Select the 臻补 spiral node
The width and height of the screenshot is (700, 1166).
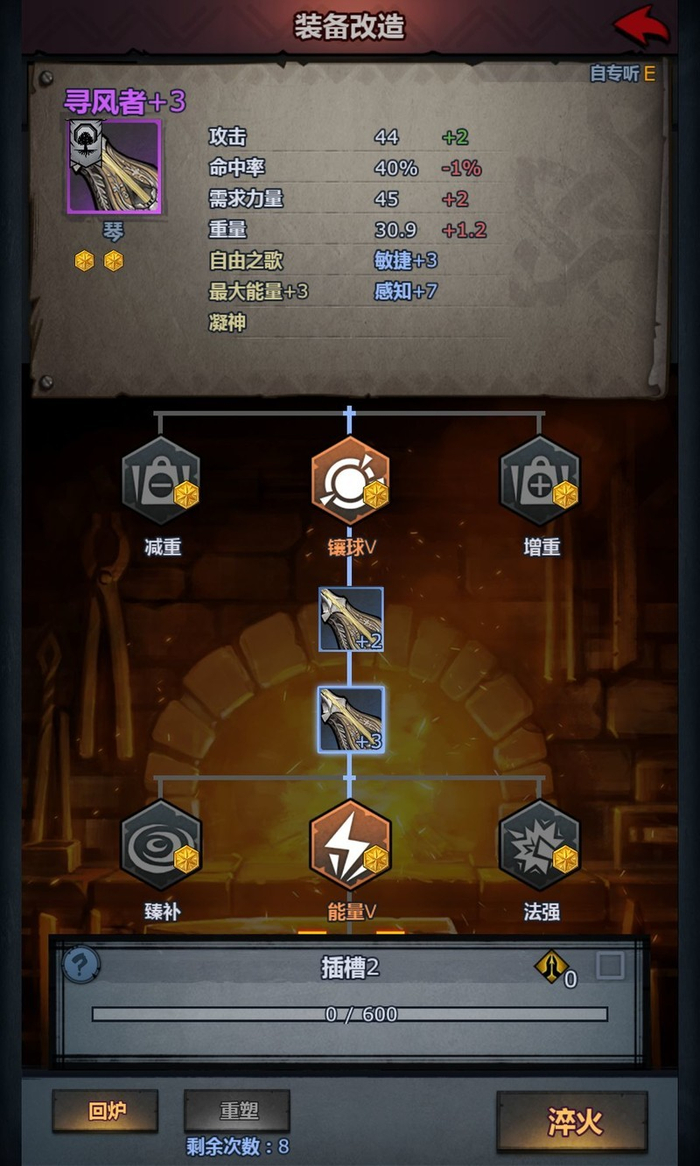pyautogui.click(x=160, y=845)
